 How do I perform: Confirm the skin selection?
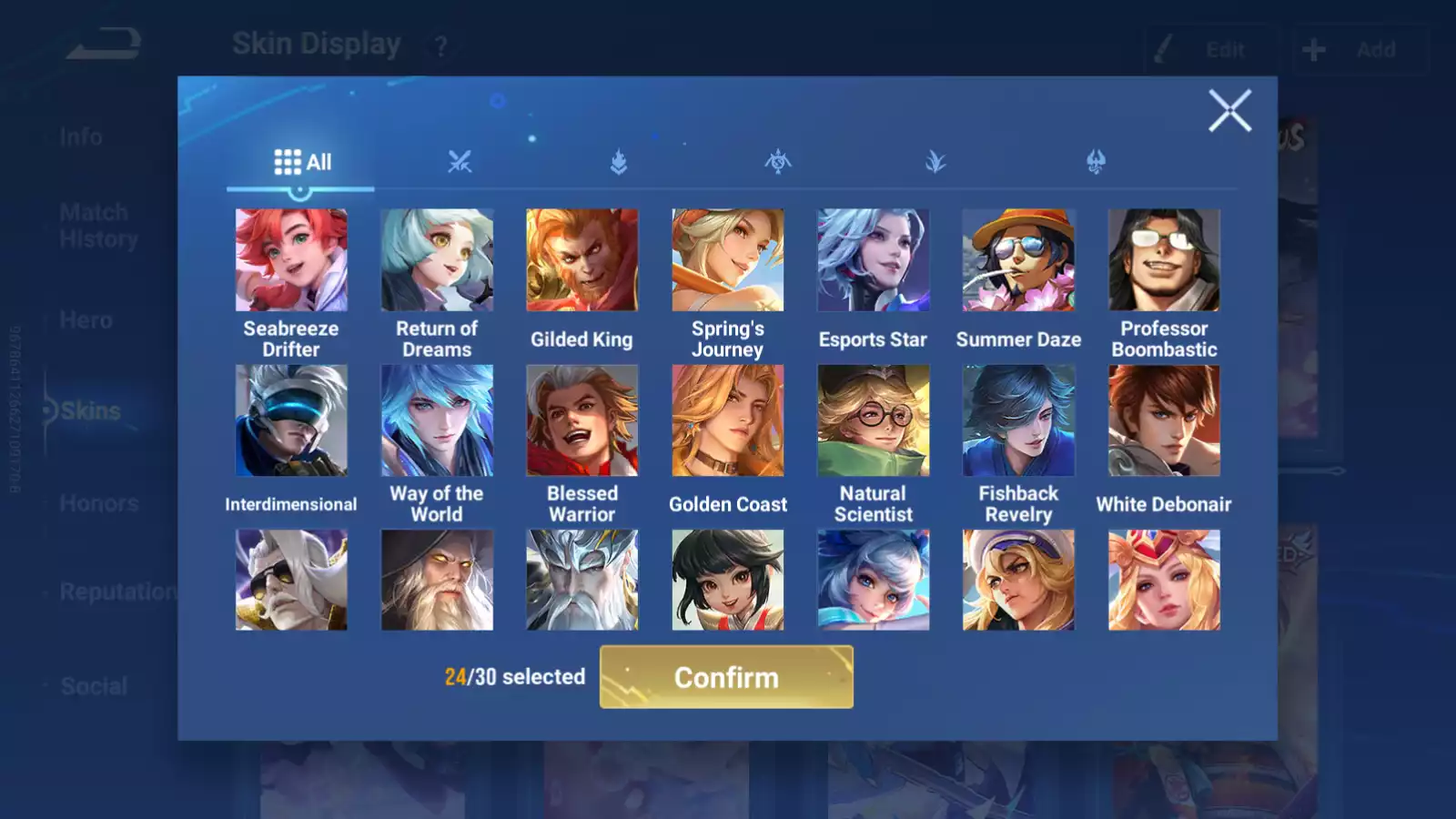pos(726,677)
